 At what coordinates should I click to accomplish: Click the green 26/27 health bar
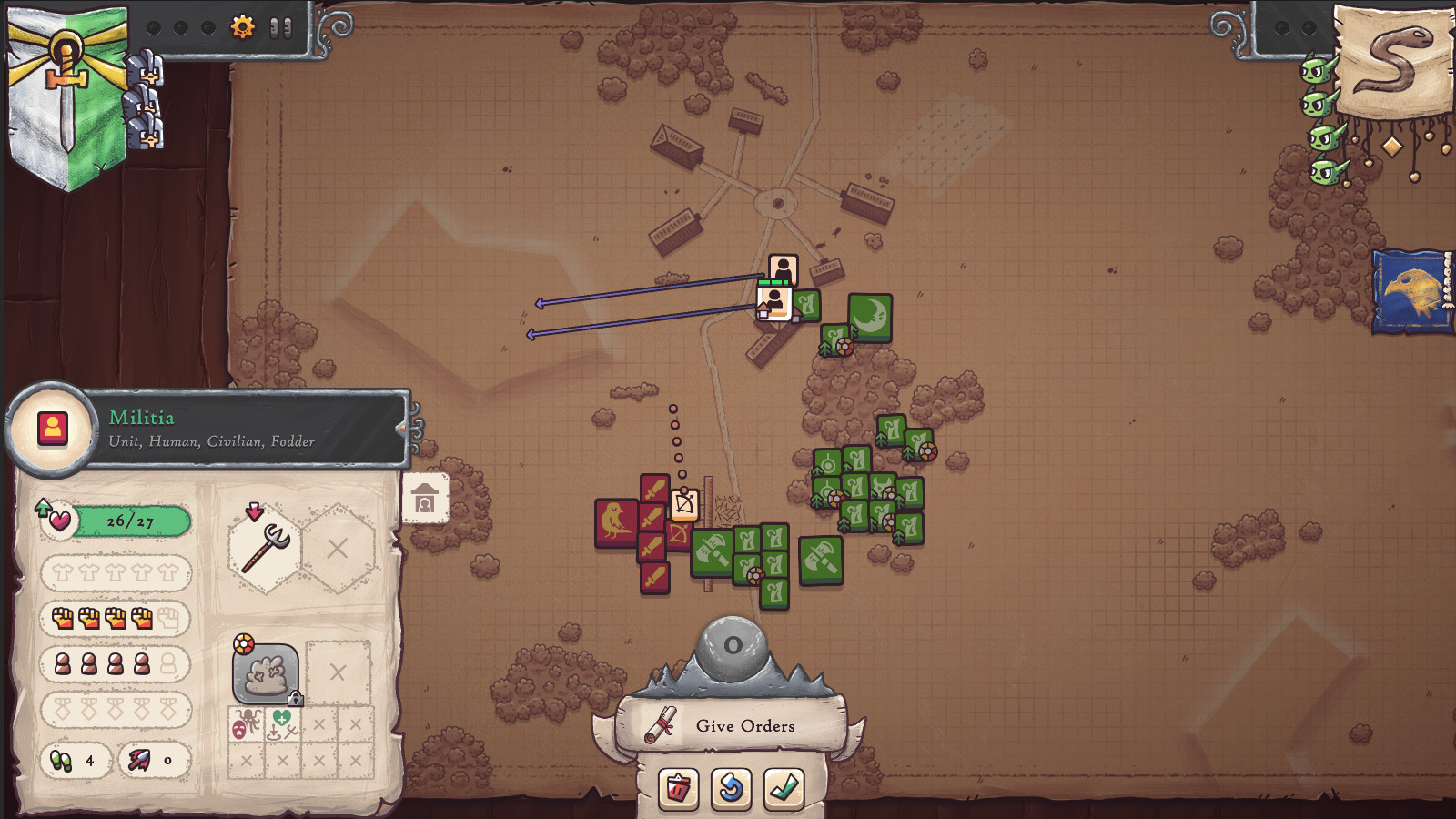click(x=130, y=519)
